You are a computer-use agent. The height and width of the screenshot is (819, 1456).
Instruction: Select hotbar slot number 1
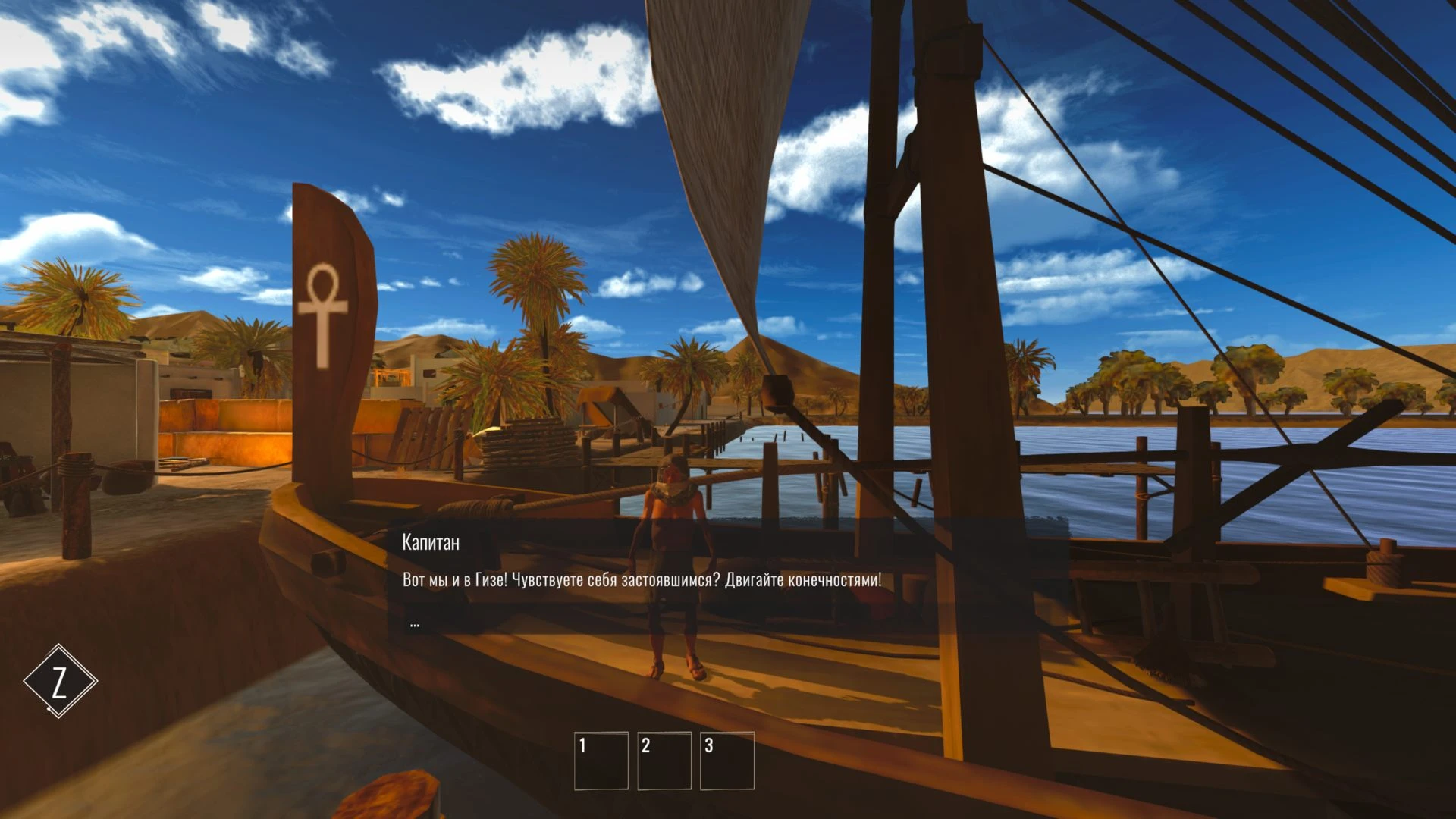(601, 761)
